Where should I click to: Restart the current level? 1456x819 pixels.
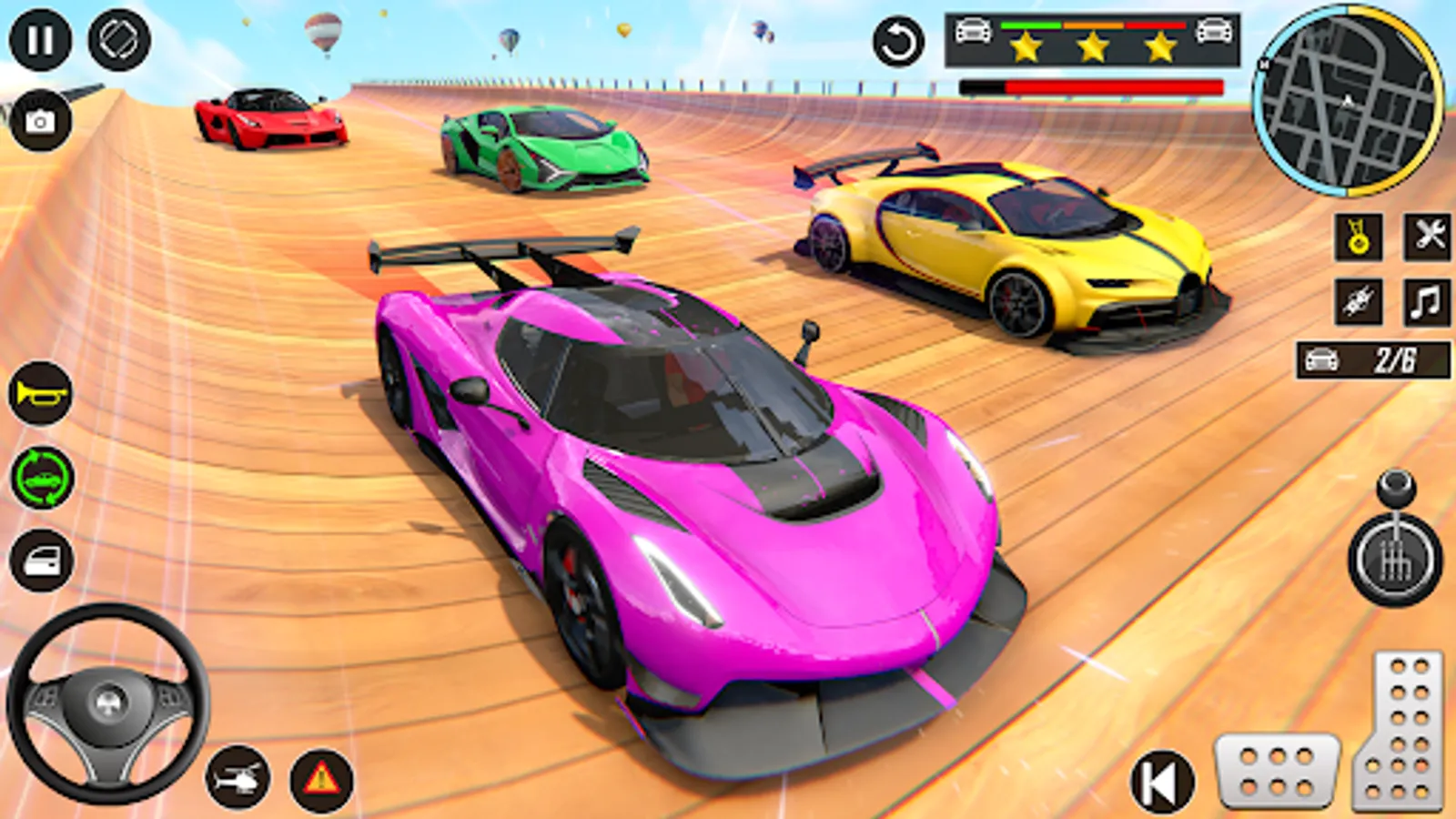coord(899,40)
